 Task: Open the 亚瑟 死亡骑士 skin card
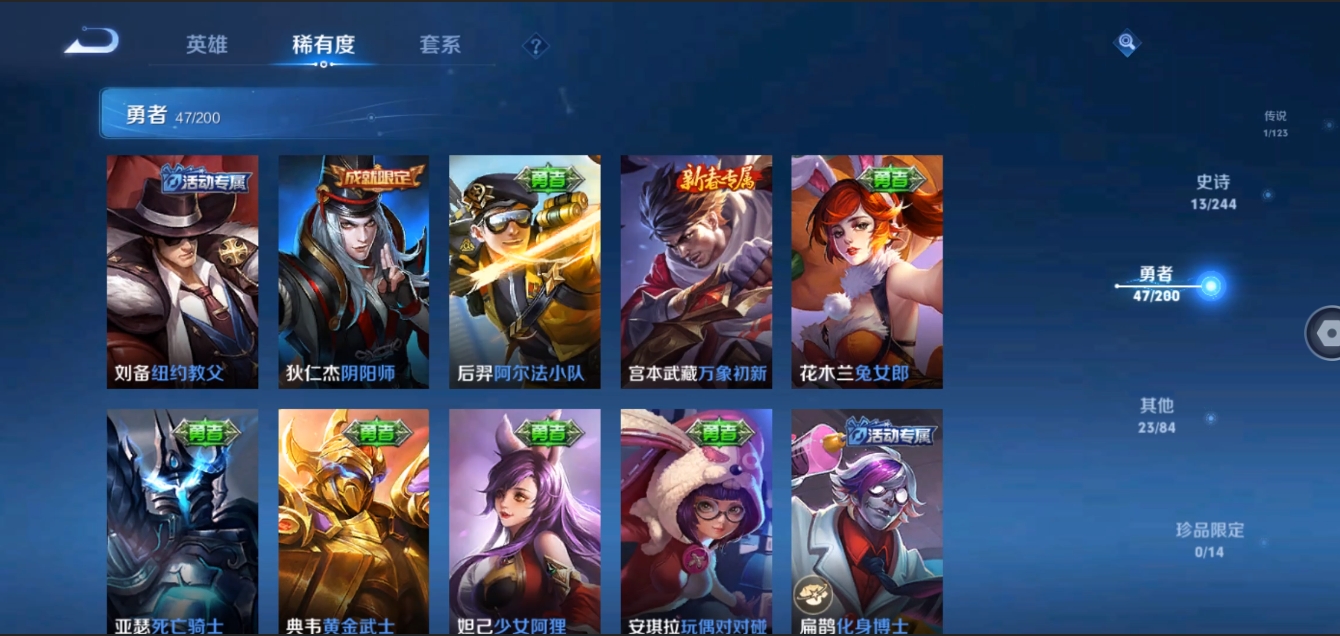click(182, 520)
